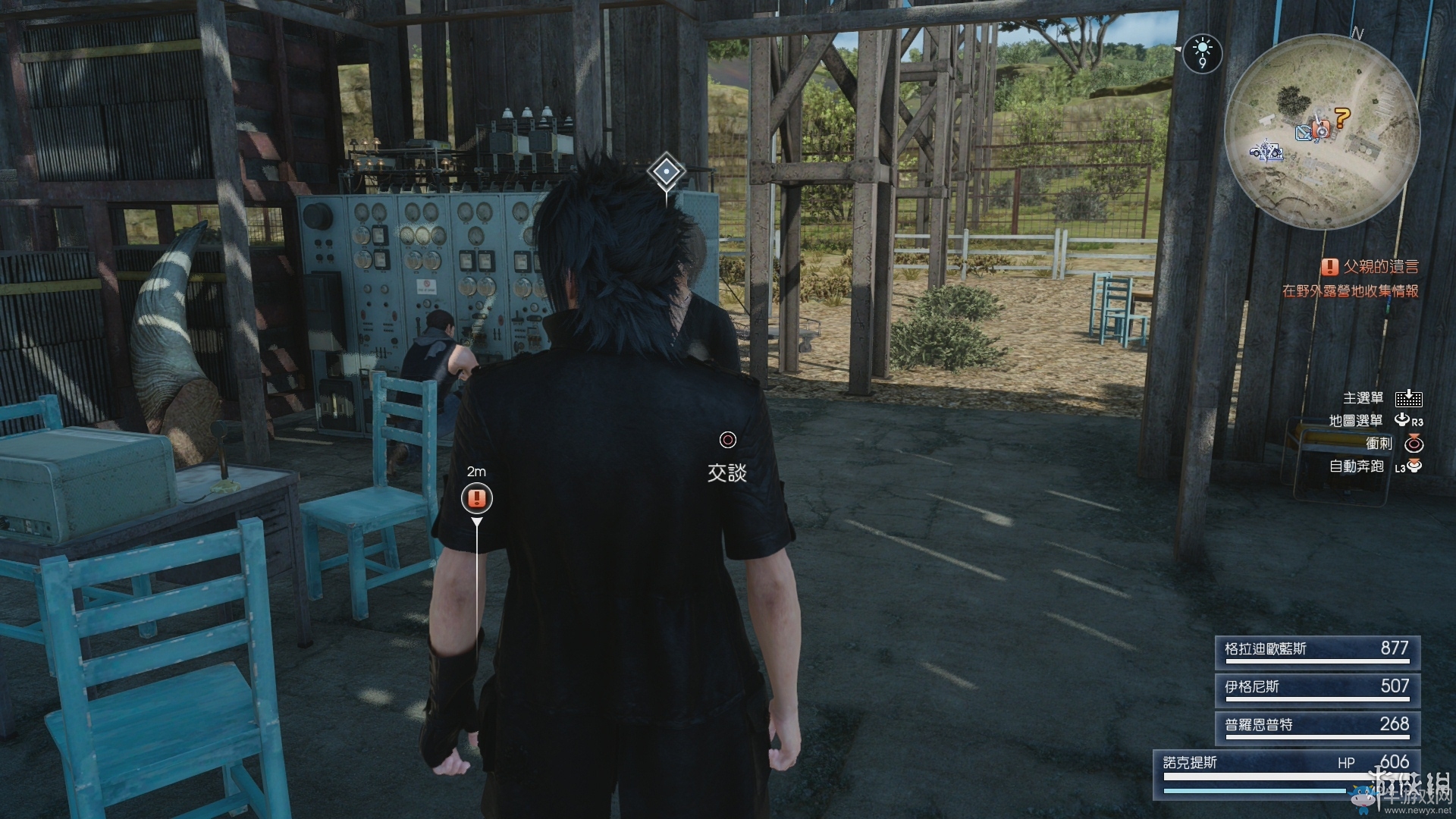Click the orange question mark on minimap
The width and height of the screenshot is (1456, 819).
1342,118
